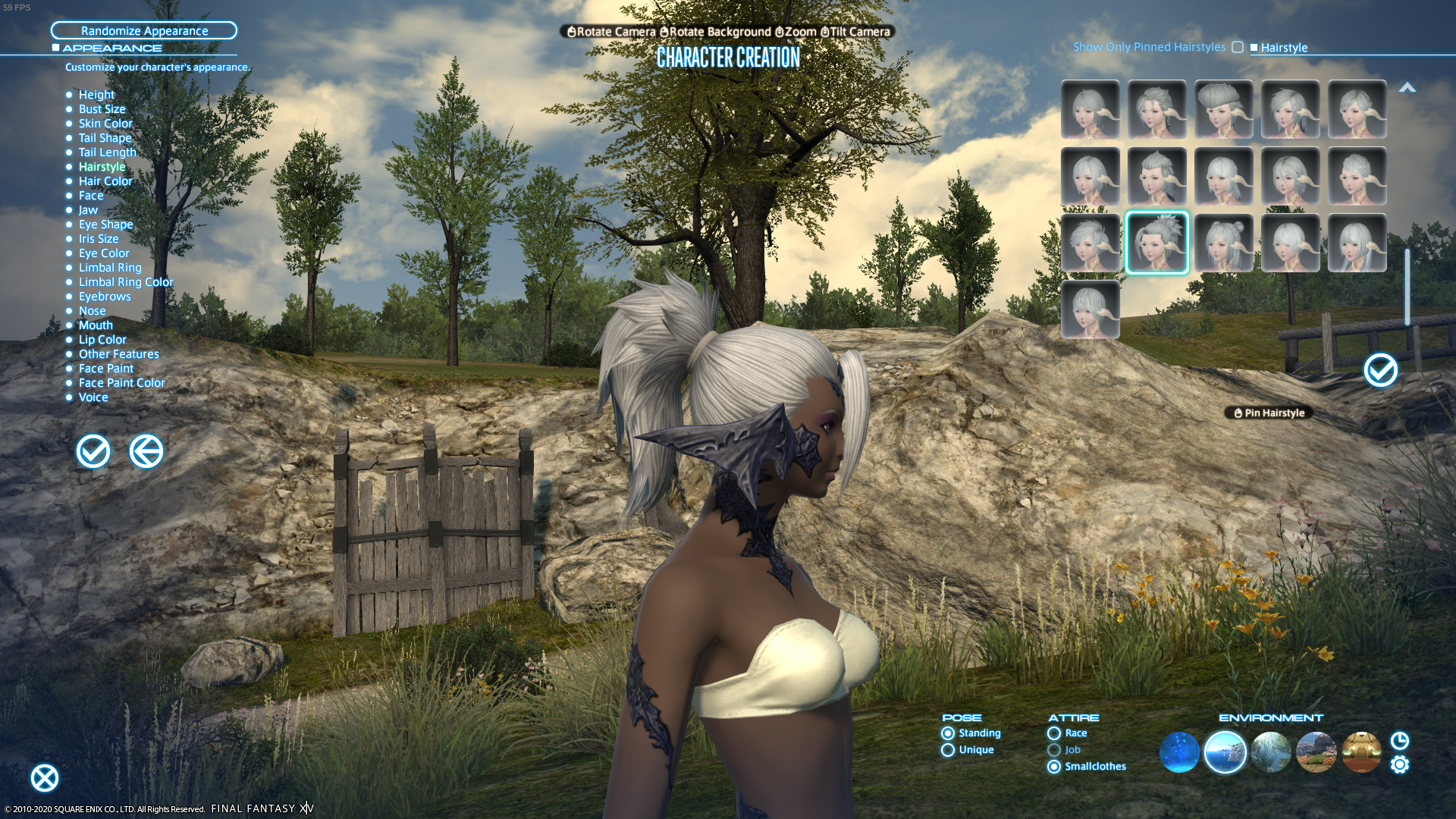1456x819 pixels.
Task: Click the back arrow under the Appearance panel
Action: (146, 450)
